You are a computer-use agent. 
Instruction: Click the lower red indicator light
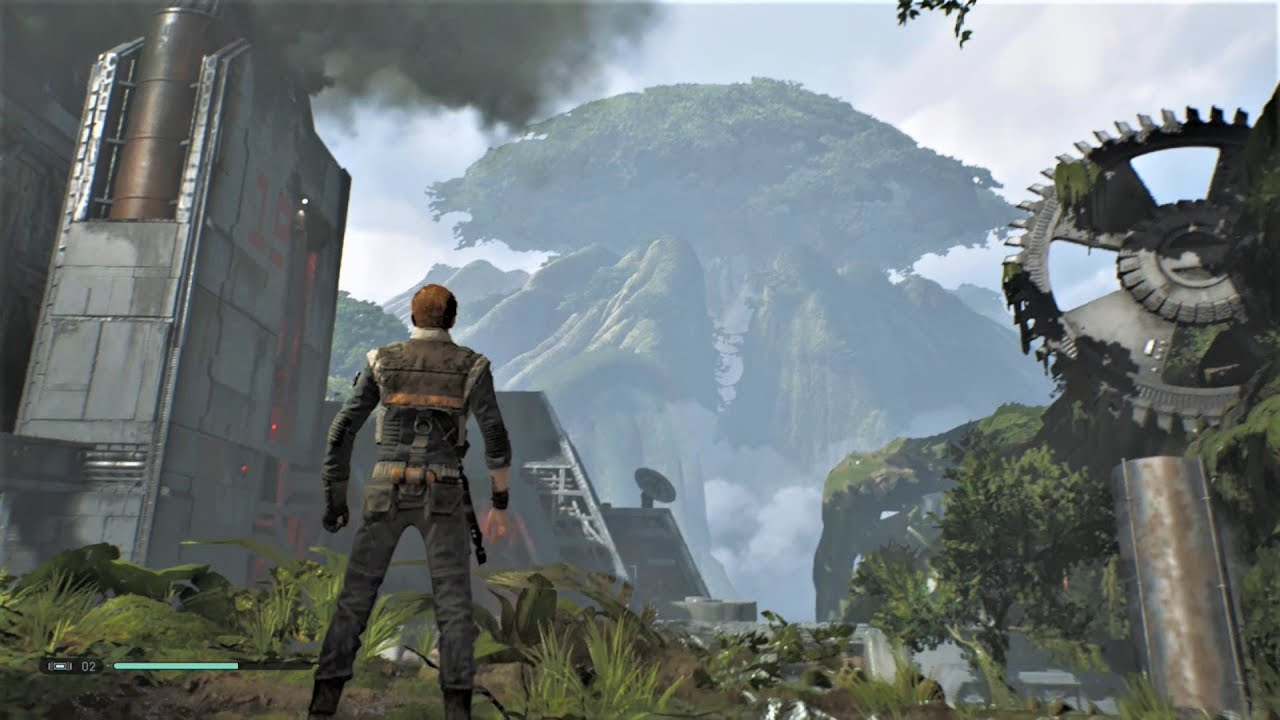pos(244,468)
